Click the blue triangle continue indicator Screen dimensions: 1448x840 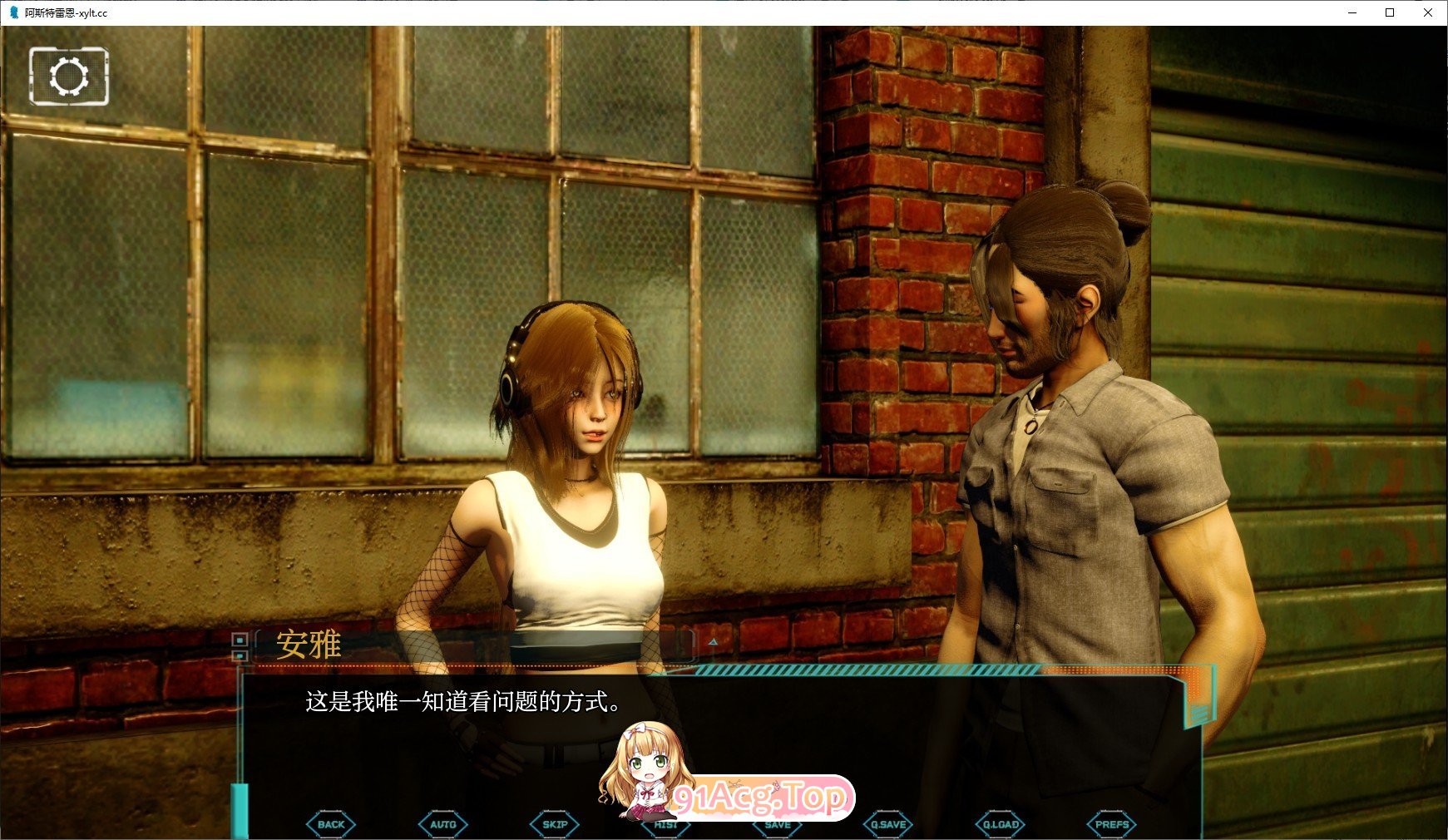click(x=713, y=642)
